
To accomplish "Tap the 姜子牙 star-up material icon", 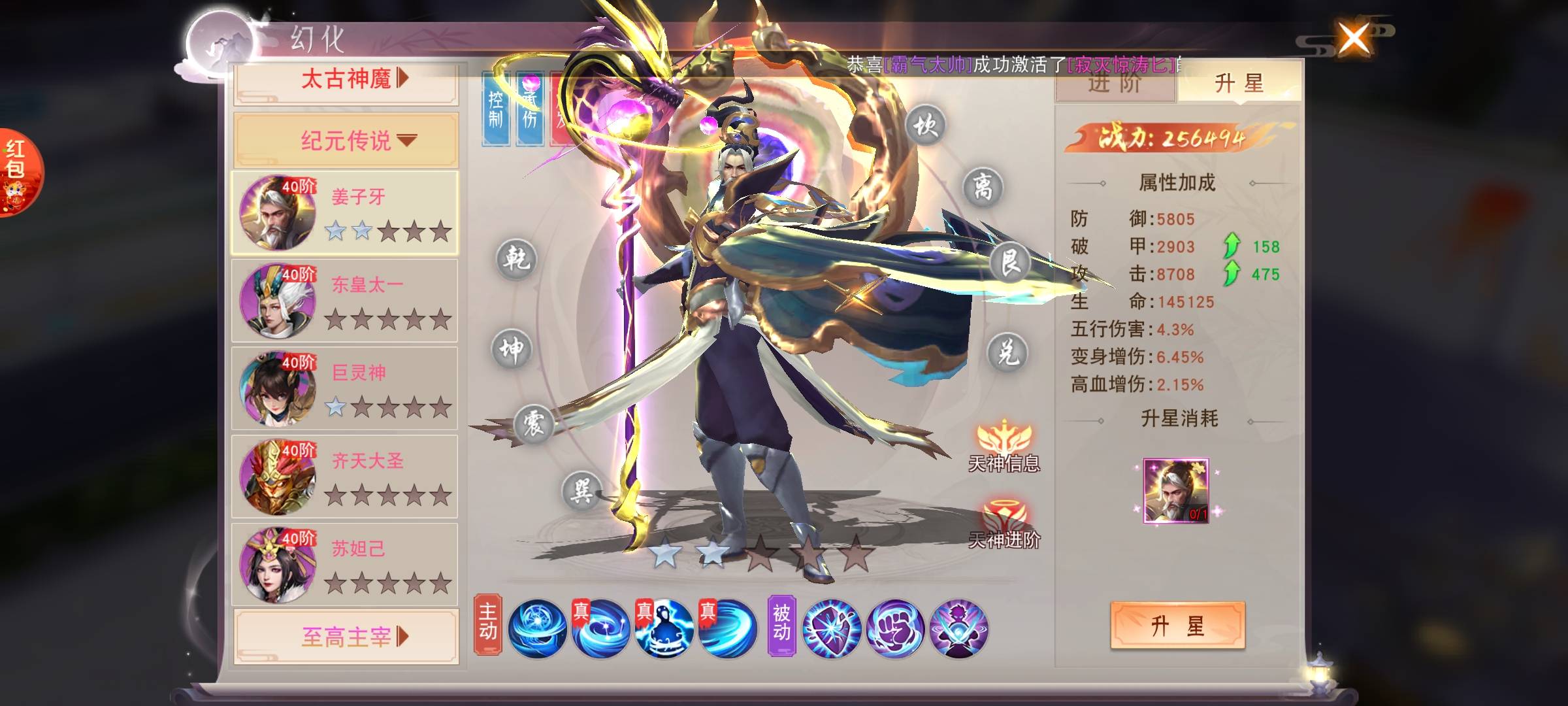I will (x=1176, y=491).
